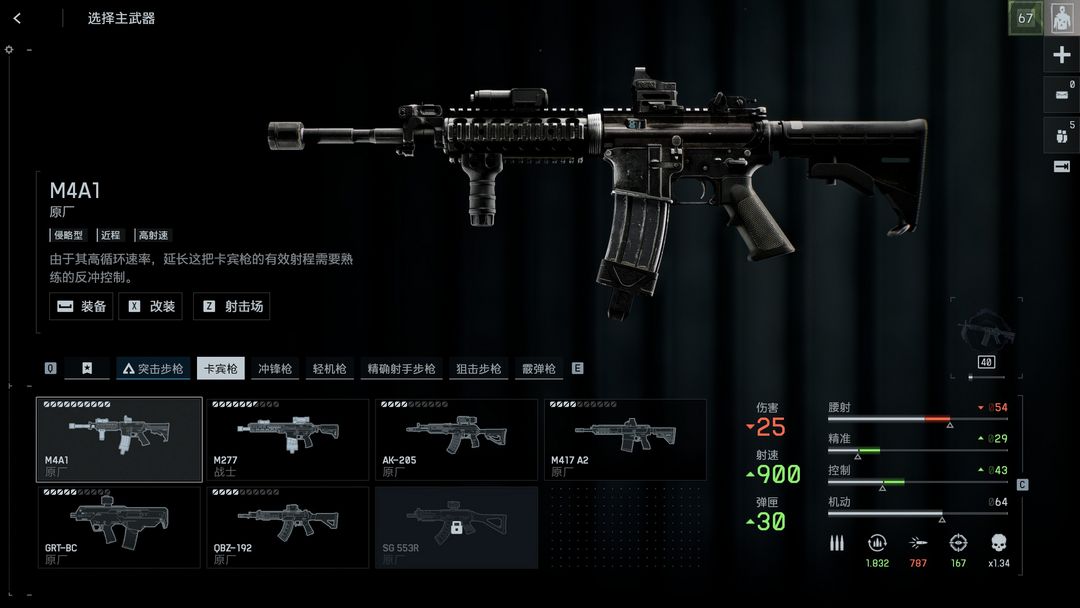The height and width of the screenshot is (608, 1080).
Task: Choose the 狙击步枪 tab
Action: [478, 369]
